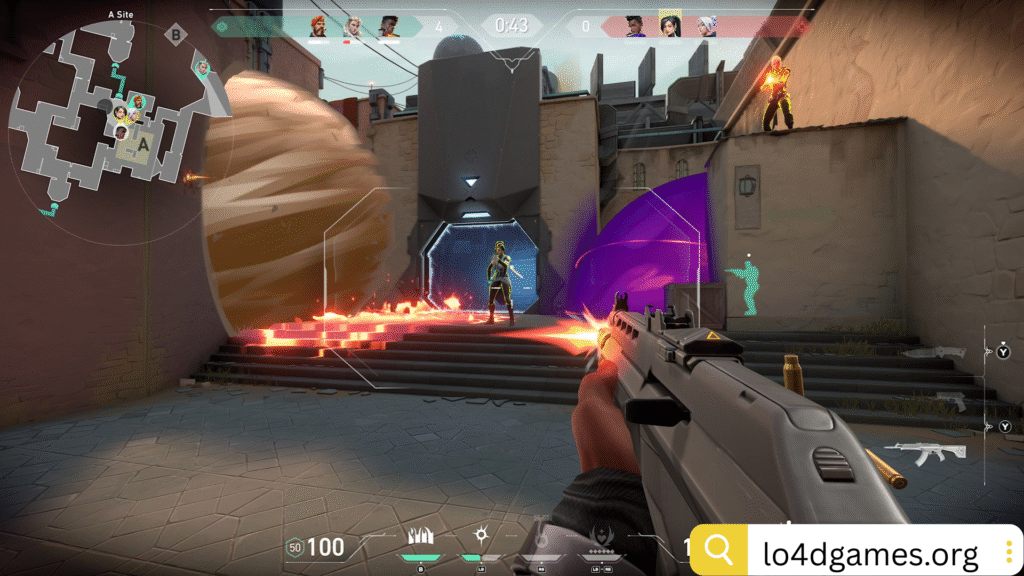Select the rifle weapon icon
1024x576 pixels.
tap(923, 453)
